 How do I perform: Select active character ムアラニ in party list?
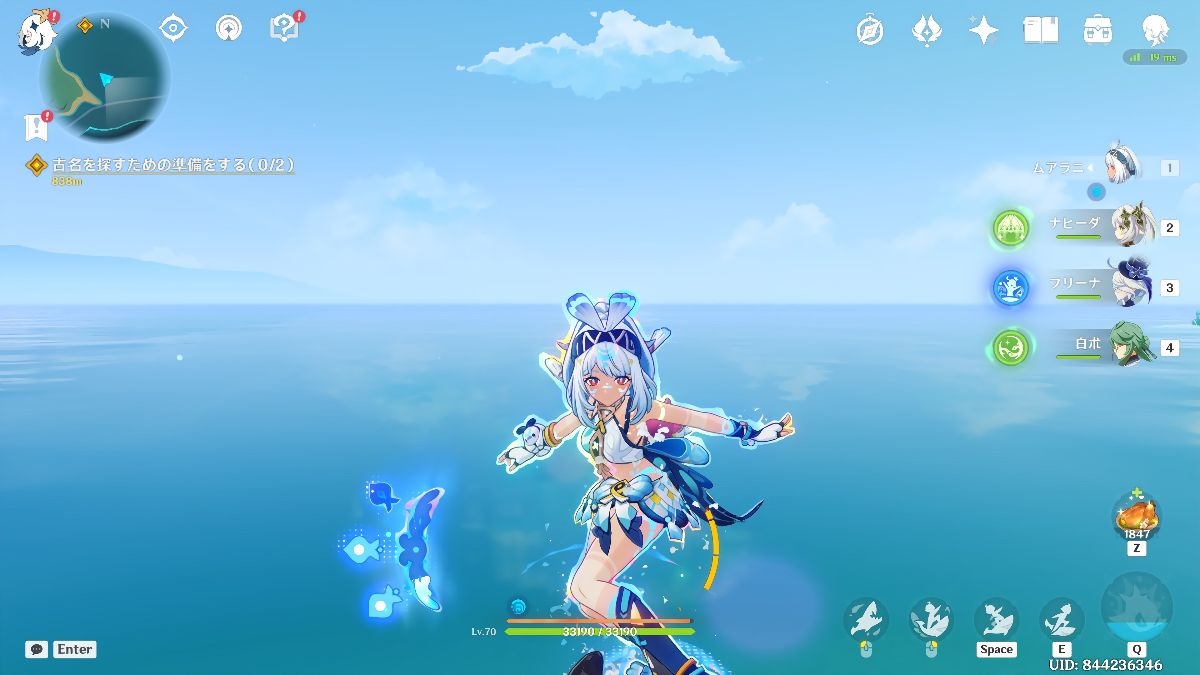pos(1124,167)
